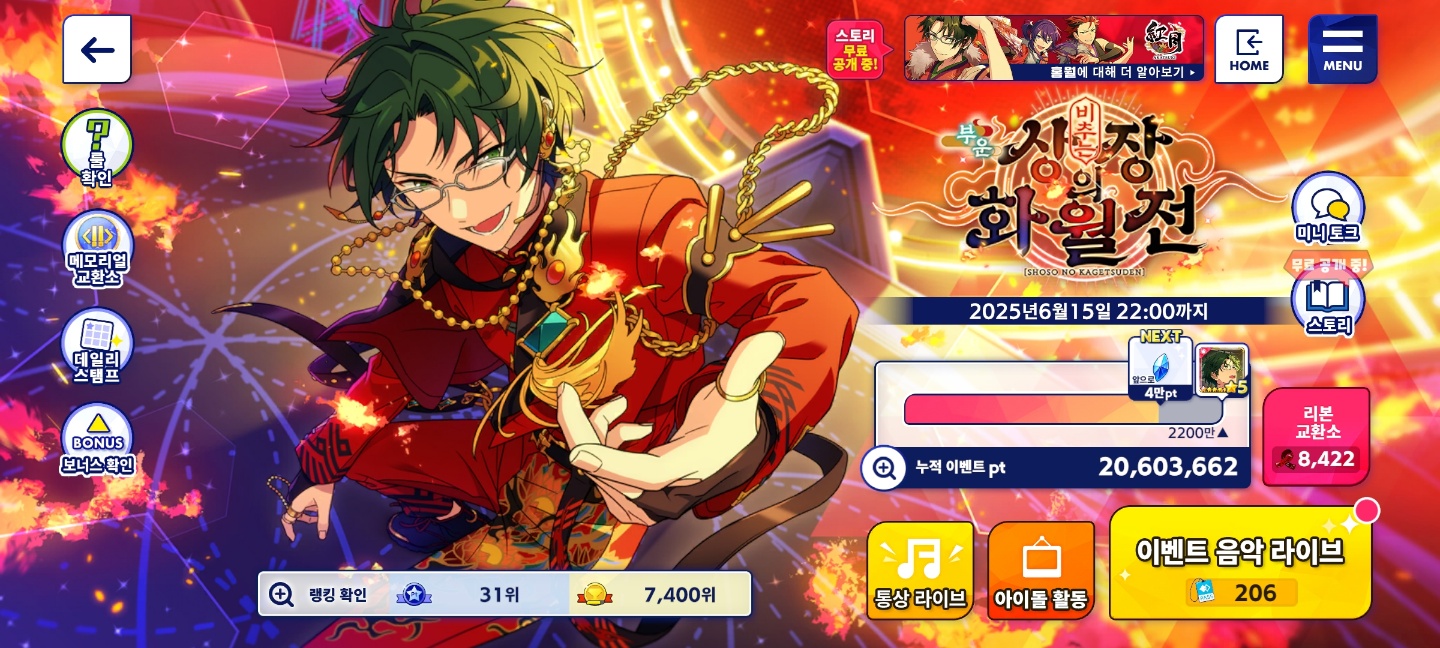1440x648 pixels.
Task: Open the MENU button
Action: (1342, 50)
